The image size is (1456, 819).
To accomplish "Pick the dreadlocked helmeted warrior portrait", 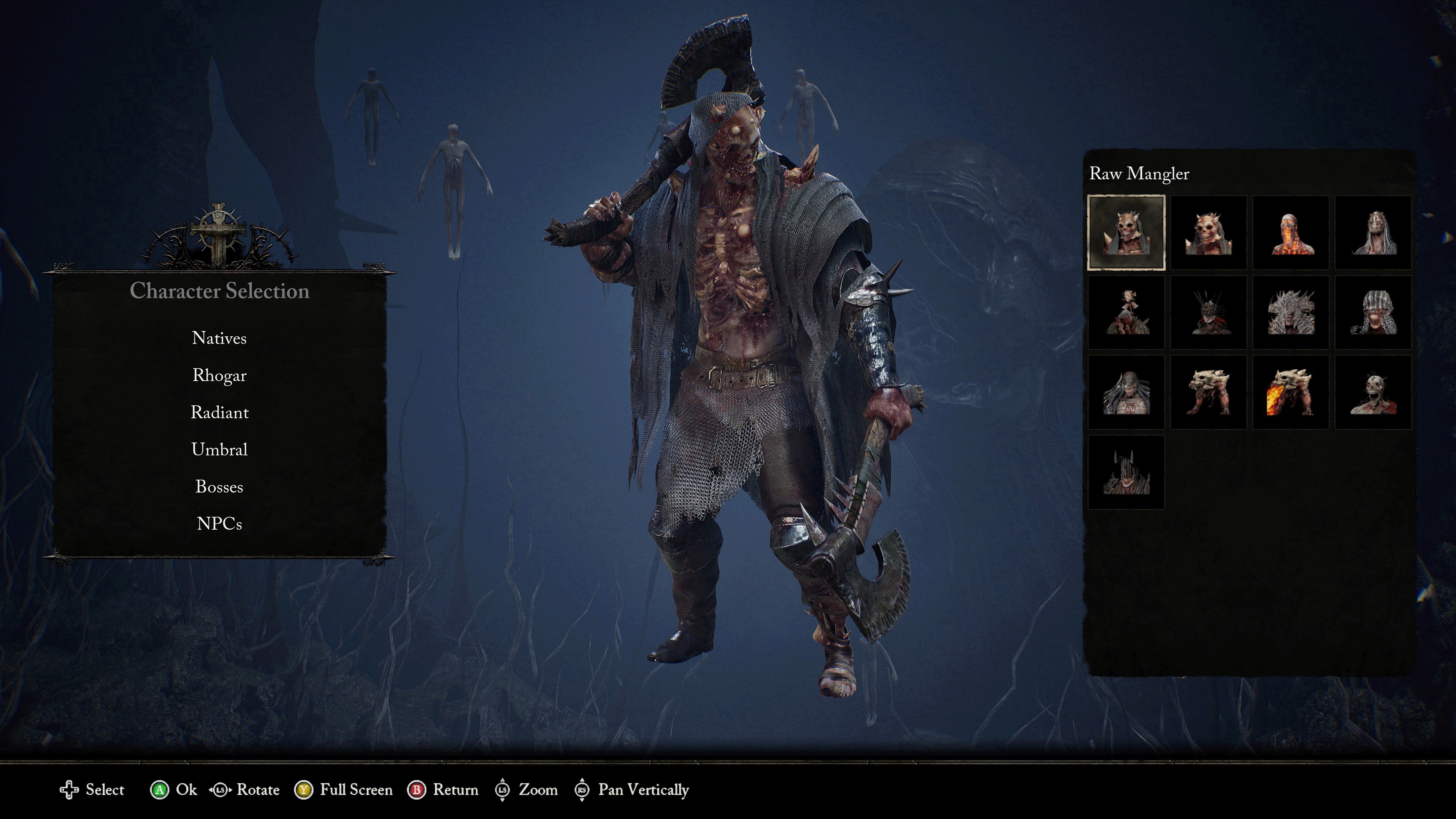I will tap(1126, 392).
